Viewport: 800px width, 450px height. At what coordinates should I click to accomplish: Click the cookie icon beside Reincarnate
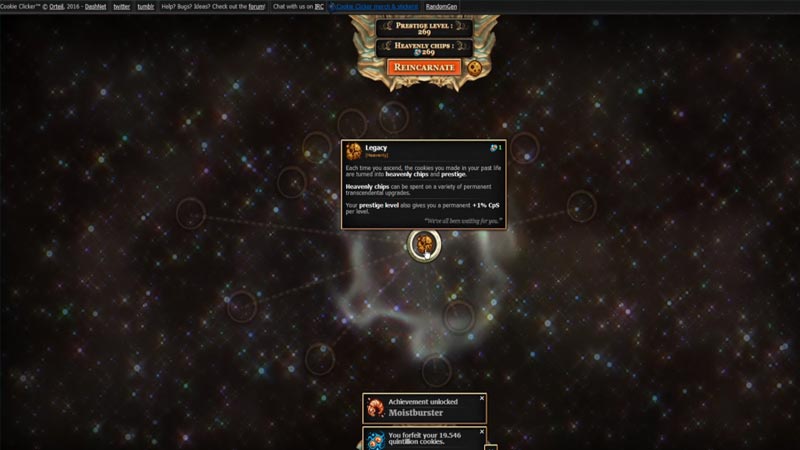[x=474, y=67]
